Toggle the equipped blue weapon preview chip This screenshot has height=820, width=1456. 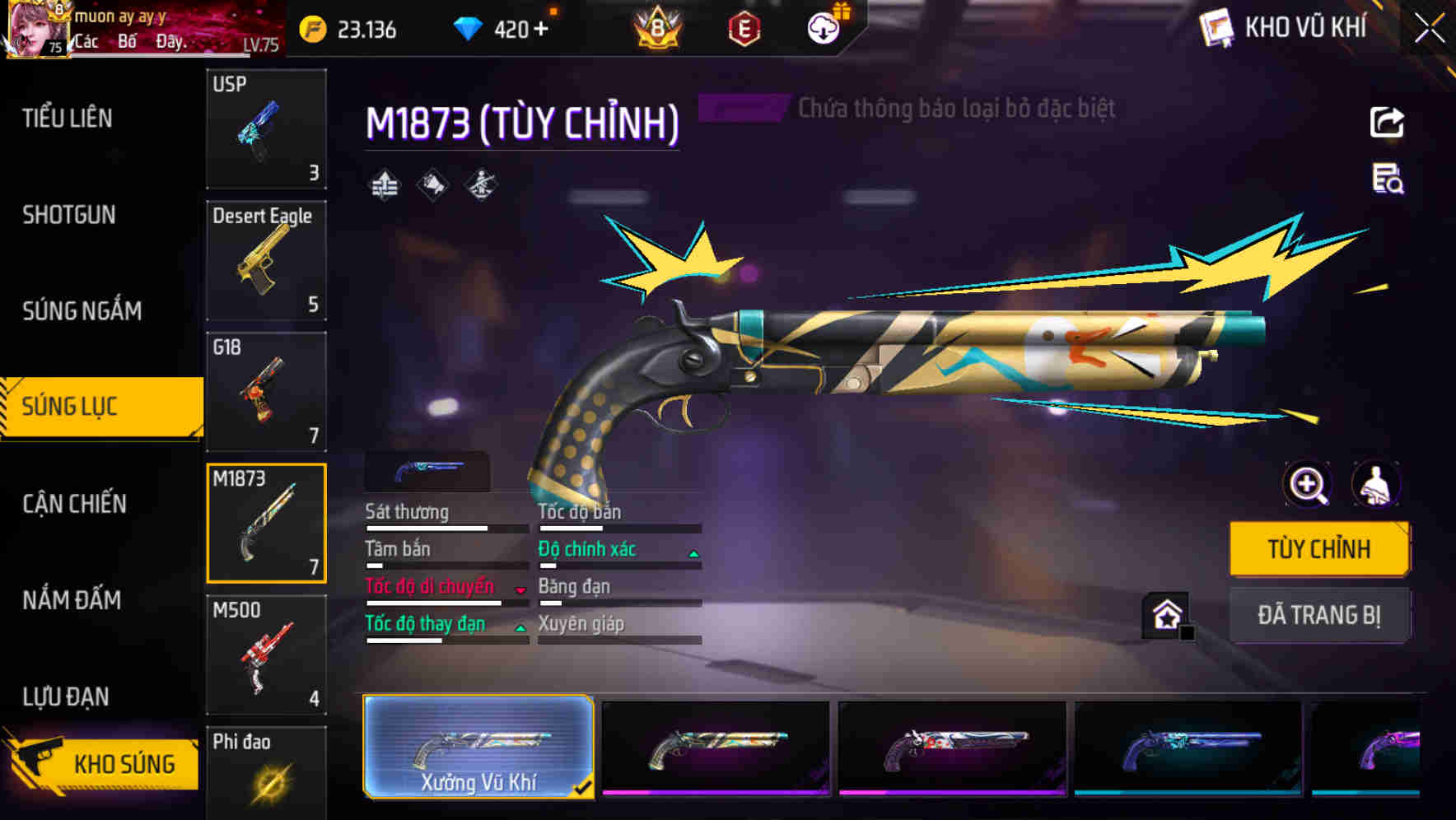click(427, 471)
